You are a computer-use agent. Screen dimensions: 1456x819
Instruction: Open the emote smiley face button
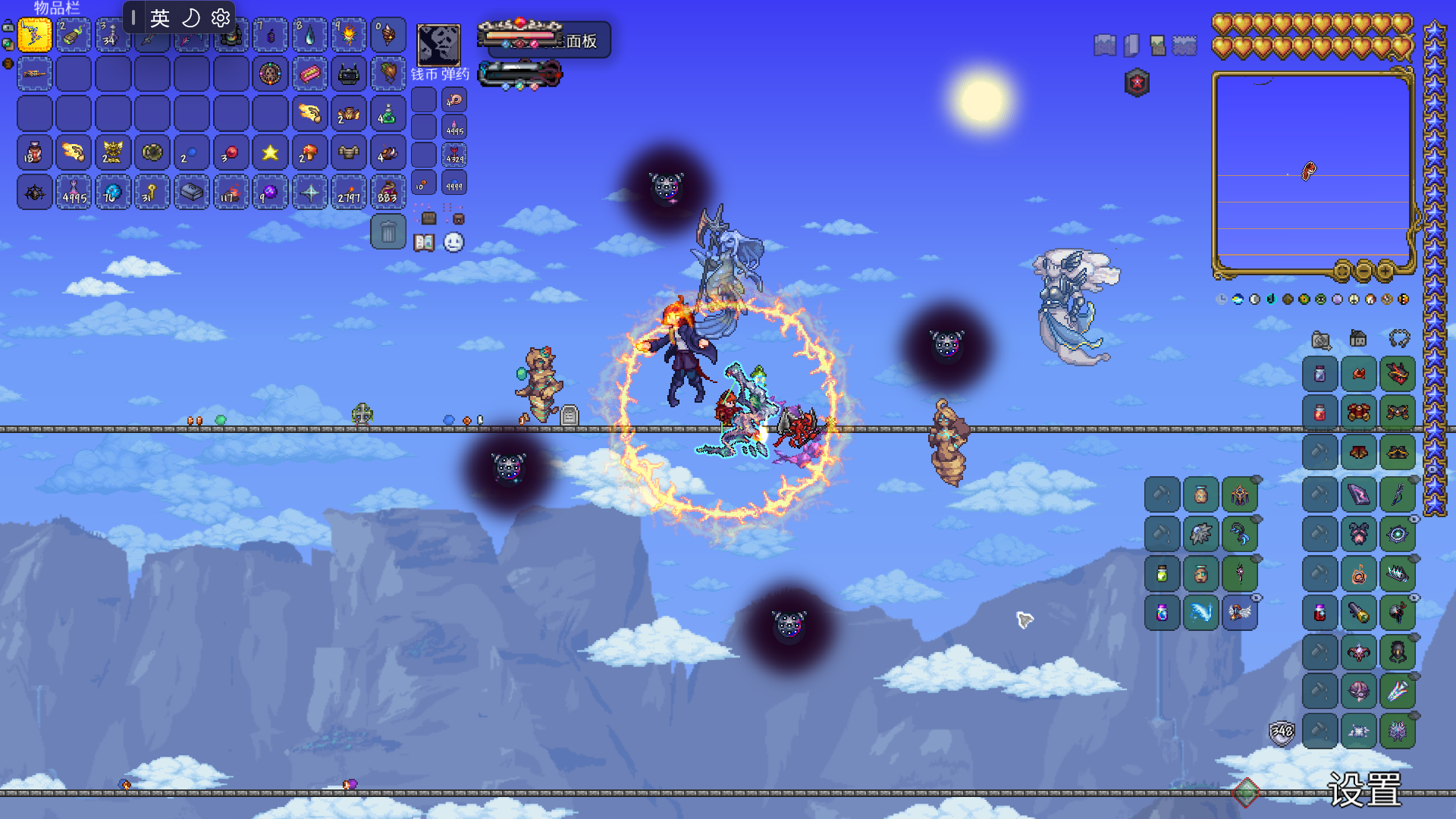453,243
